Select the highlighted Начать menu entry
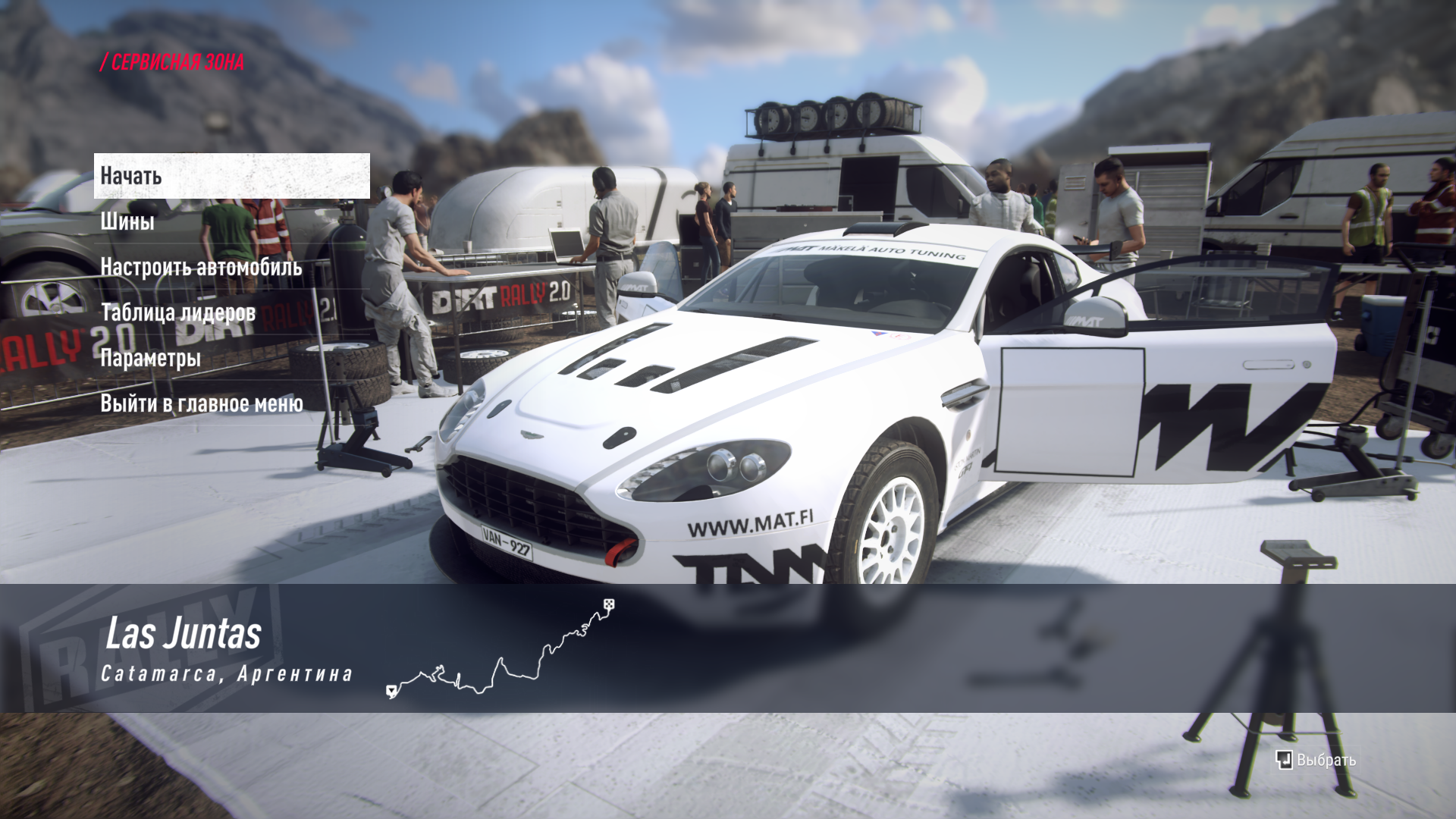Viewport: 1456px width, 819px height. 231,176
